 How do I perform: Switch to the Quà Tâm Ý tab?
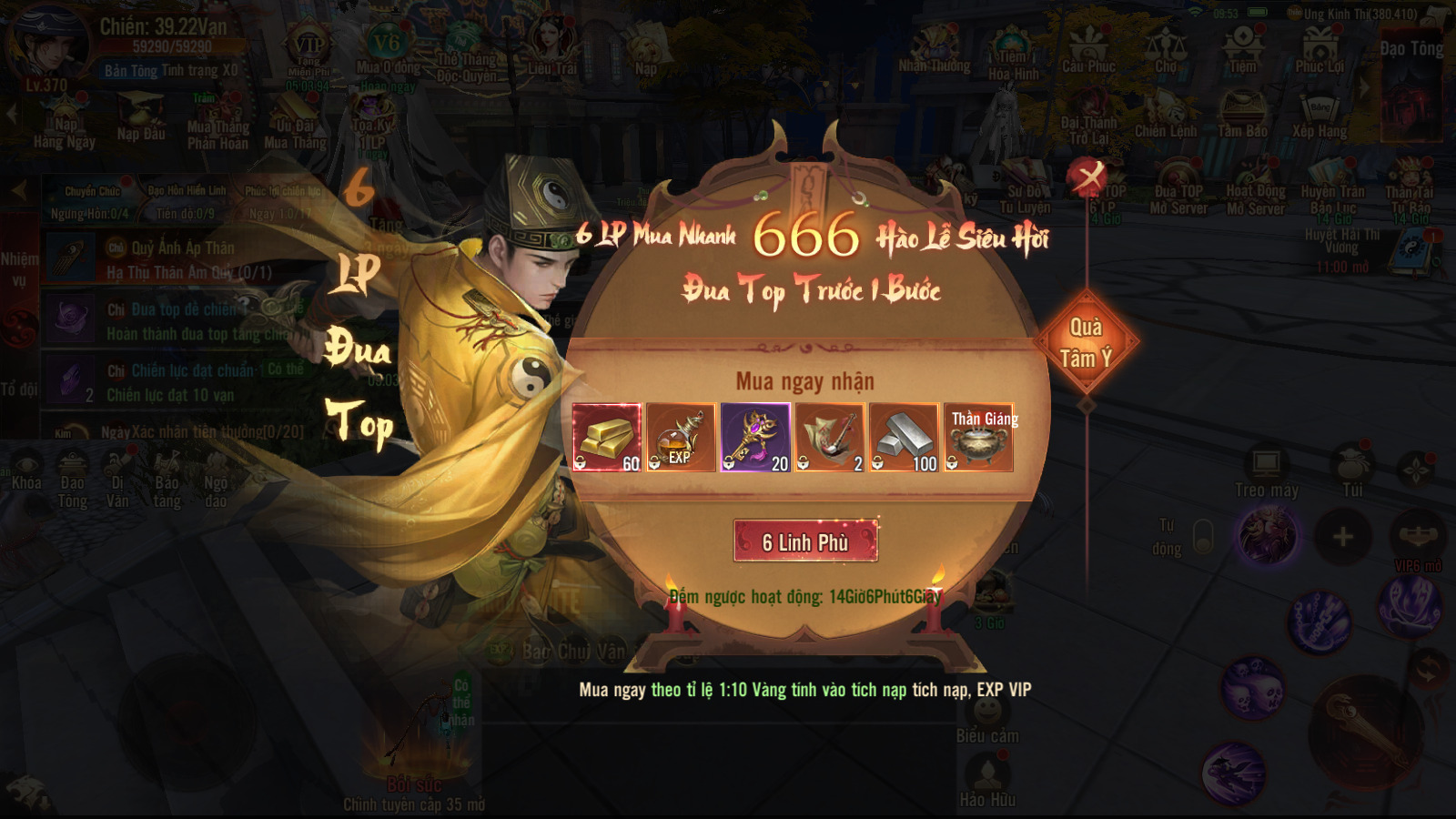pos(1086,343)
